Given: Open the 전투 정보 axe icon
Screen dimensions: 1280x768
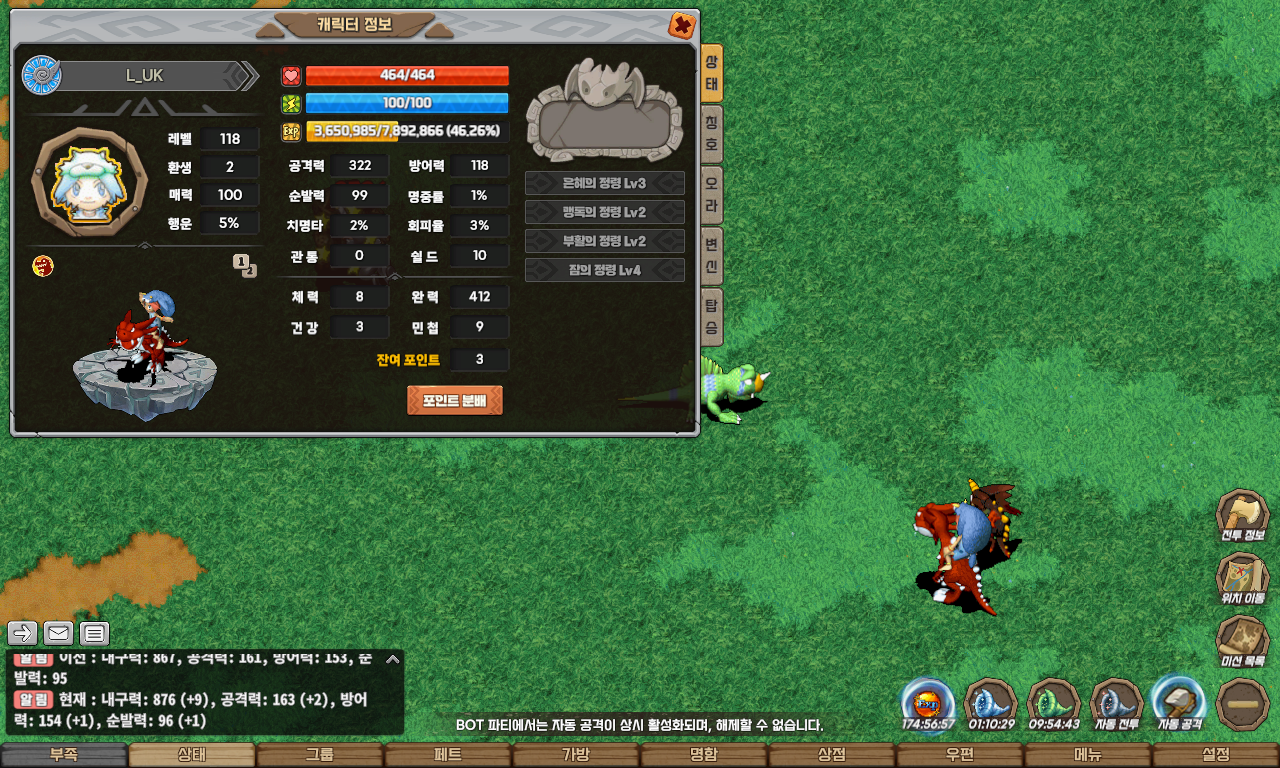Looking at the screenshot, I should (1242, 517).
